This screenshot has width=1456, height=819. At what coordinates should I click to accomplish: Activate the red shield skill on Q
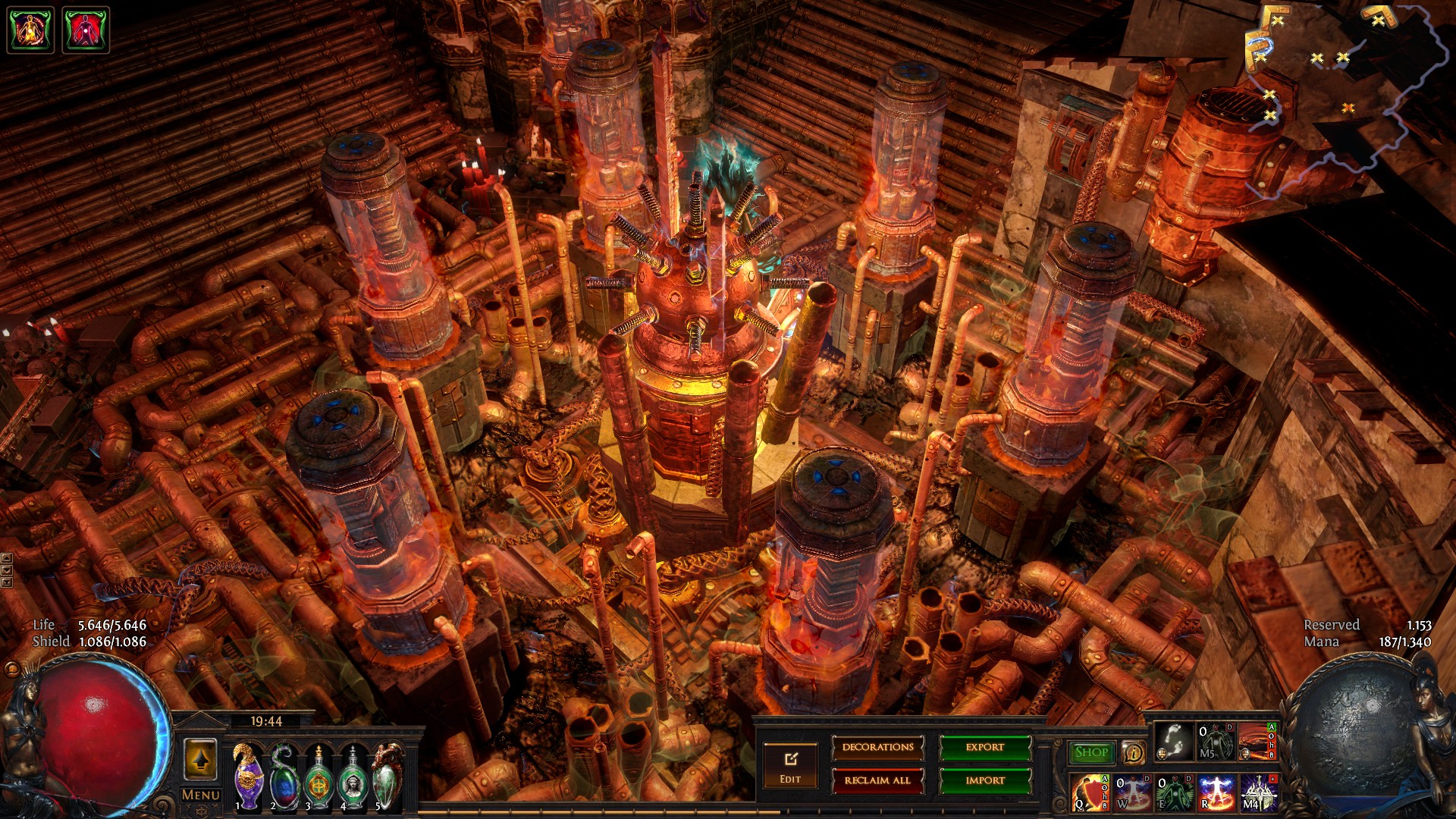1089,792
